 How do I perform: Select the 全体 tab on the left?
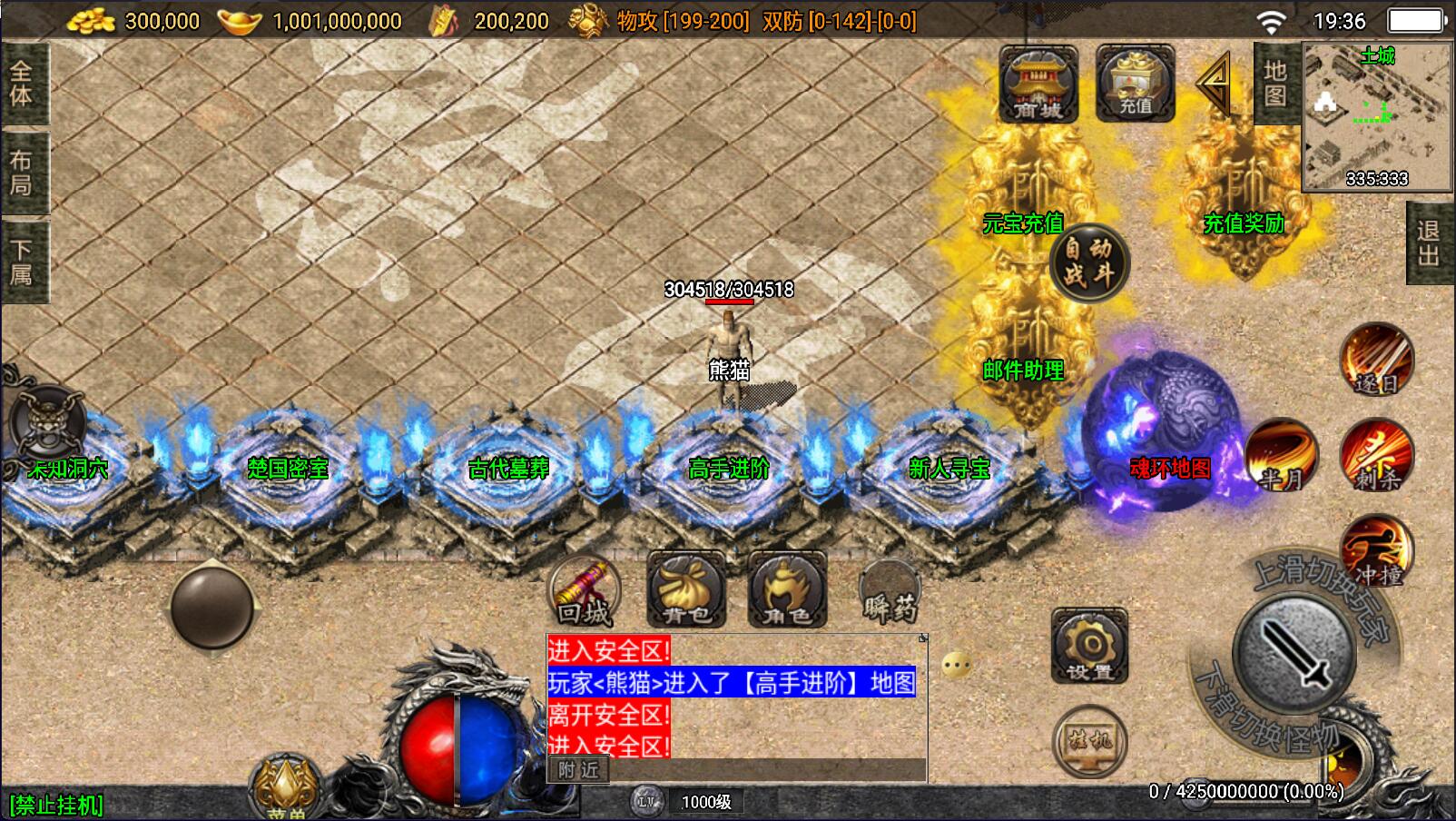23,84
